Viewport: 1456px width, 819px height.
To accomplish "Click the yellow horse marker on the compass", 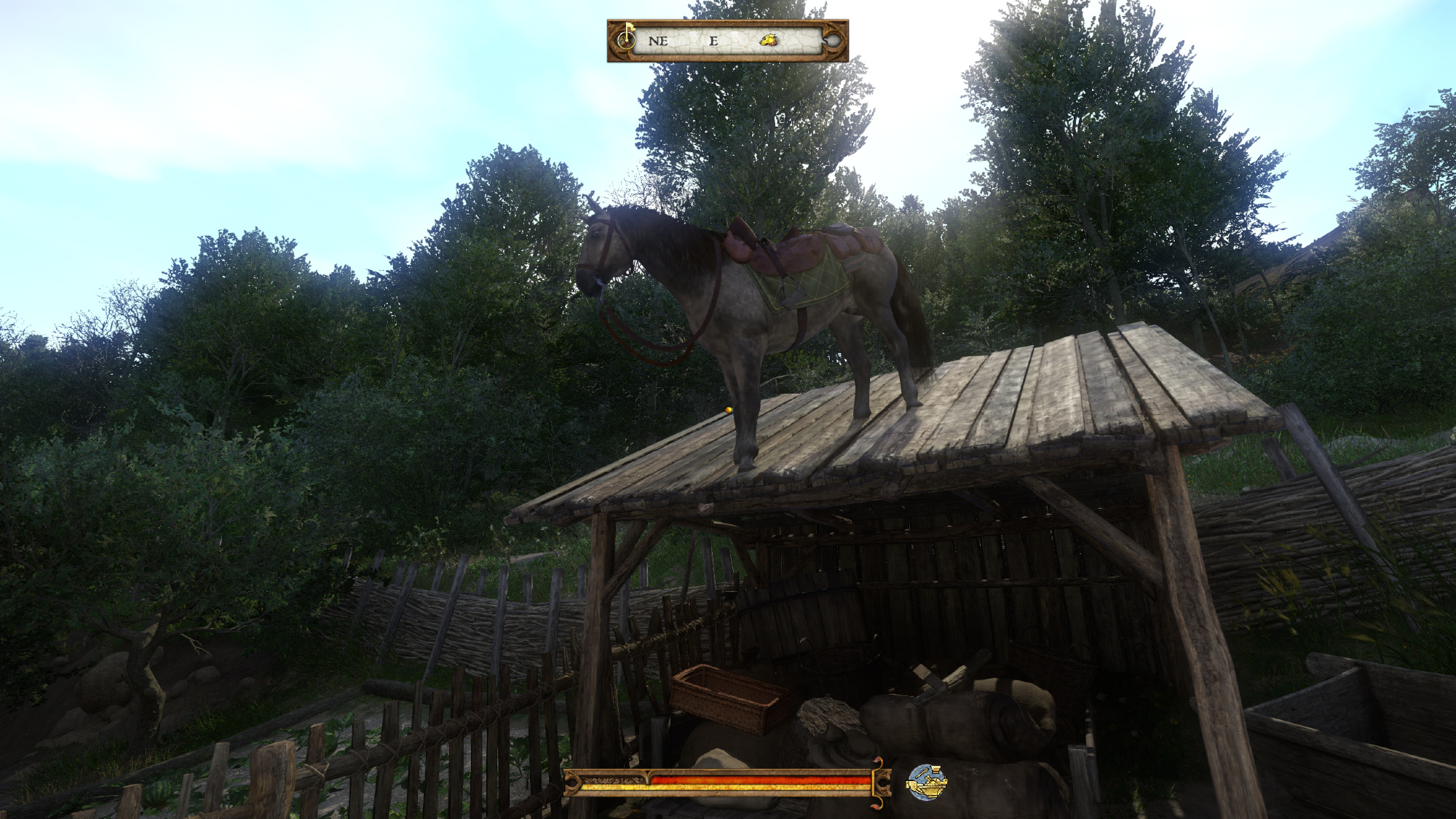I will click(768, 40).
